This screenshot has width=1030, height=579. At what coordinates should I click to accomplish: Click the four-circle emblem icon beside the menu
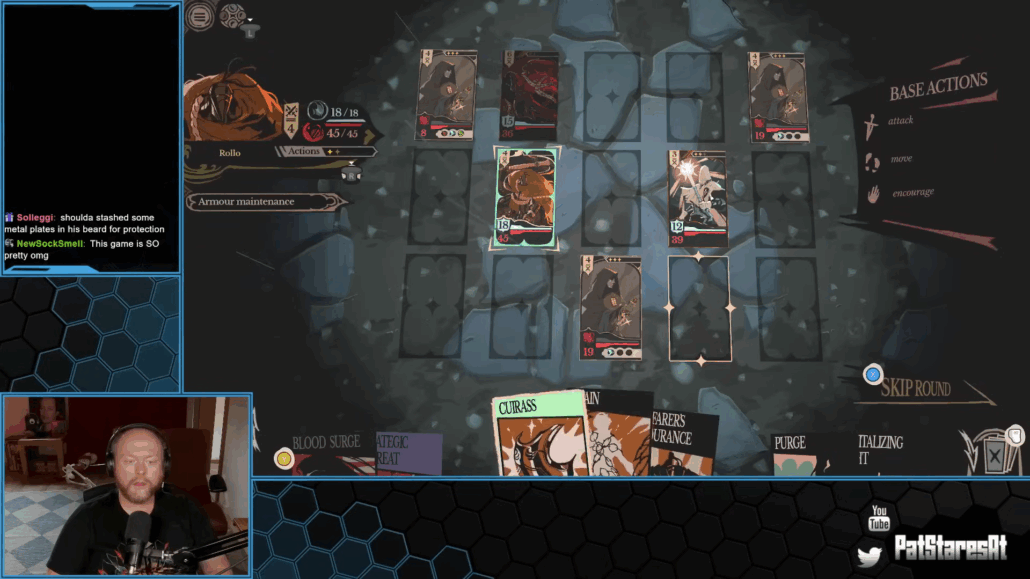coord(232,15)
